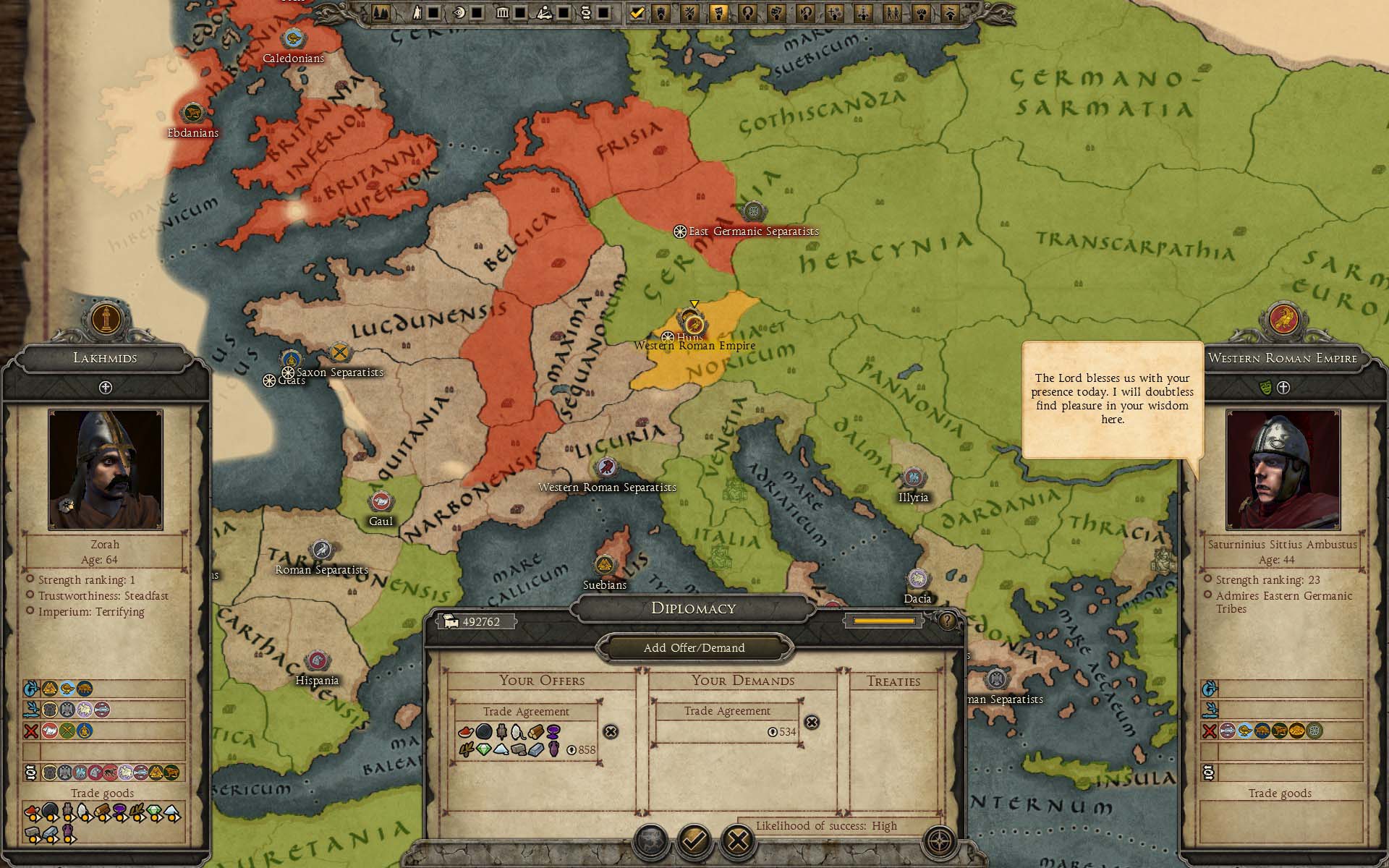This screenshot has height=868, width=1389.
Task: Select the Suebians faction marker
Action: (605, 566)
